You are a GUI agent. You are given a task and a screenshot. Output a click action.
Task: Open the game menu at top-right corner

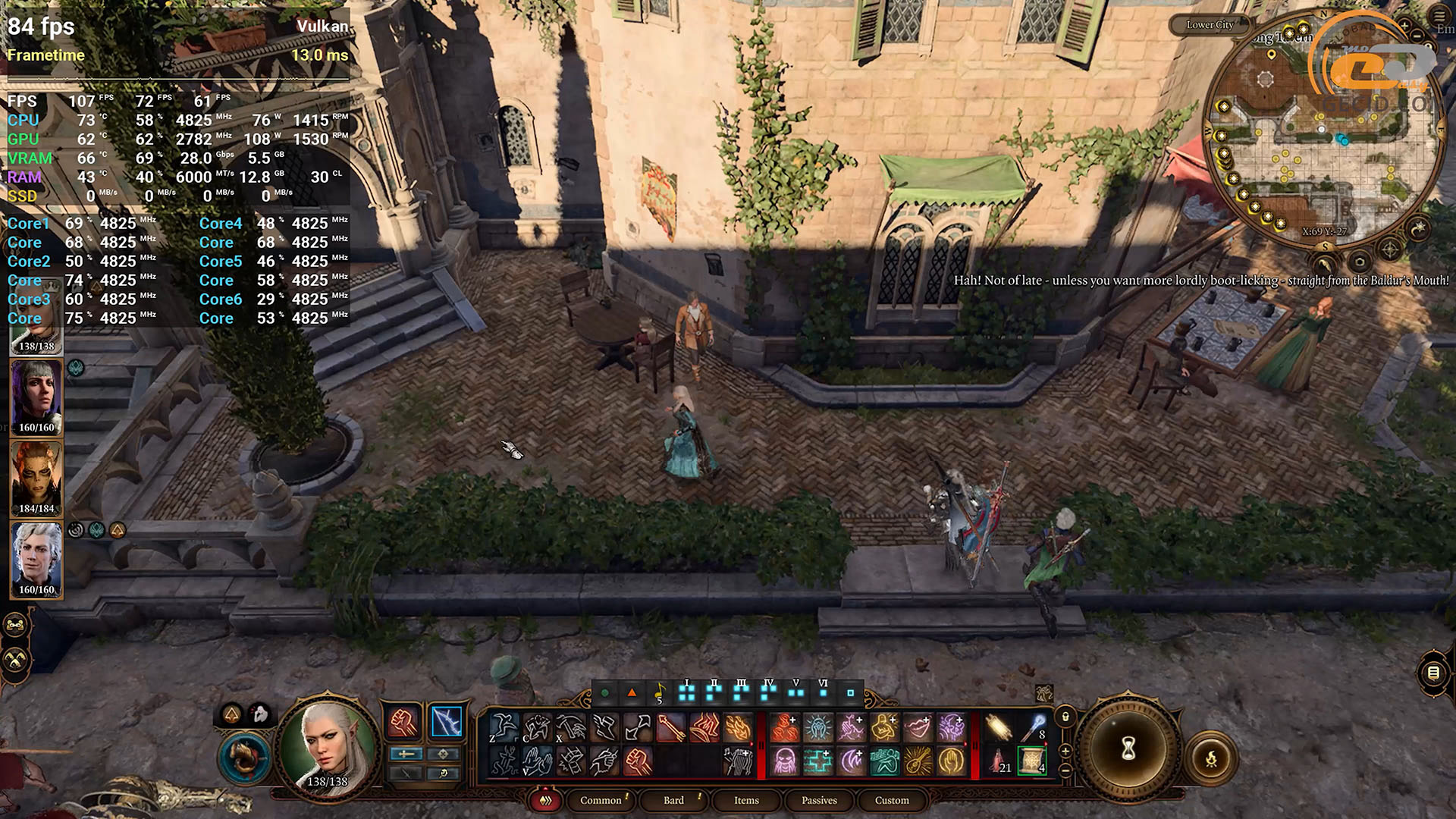pyautogui.click(x=1439, y=16)
